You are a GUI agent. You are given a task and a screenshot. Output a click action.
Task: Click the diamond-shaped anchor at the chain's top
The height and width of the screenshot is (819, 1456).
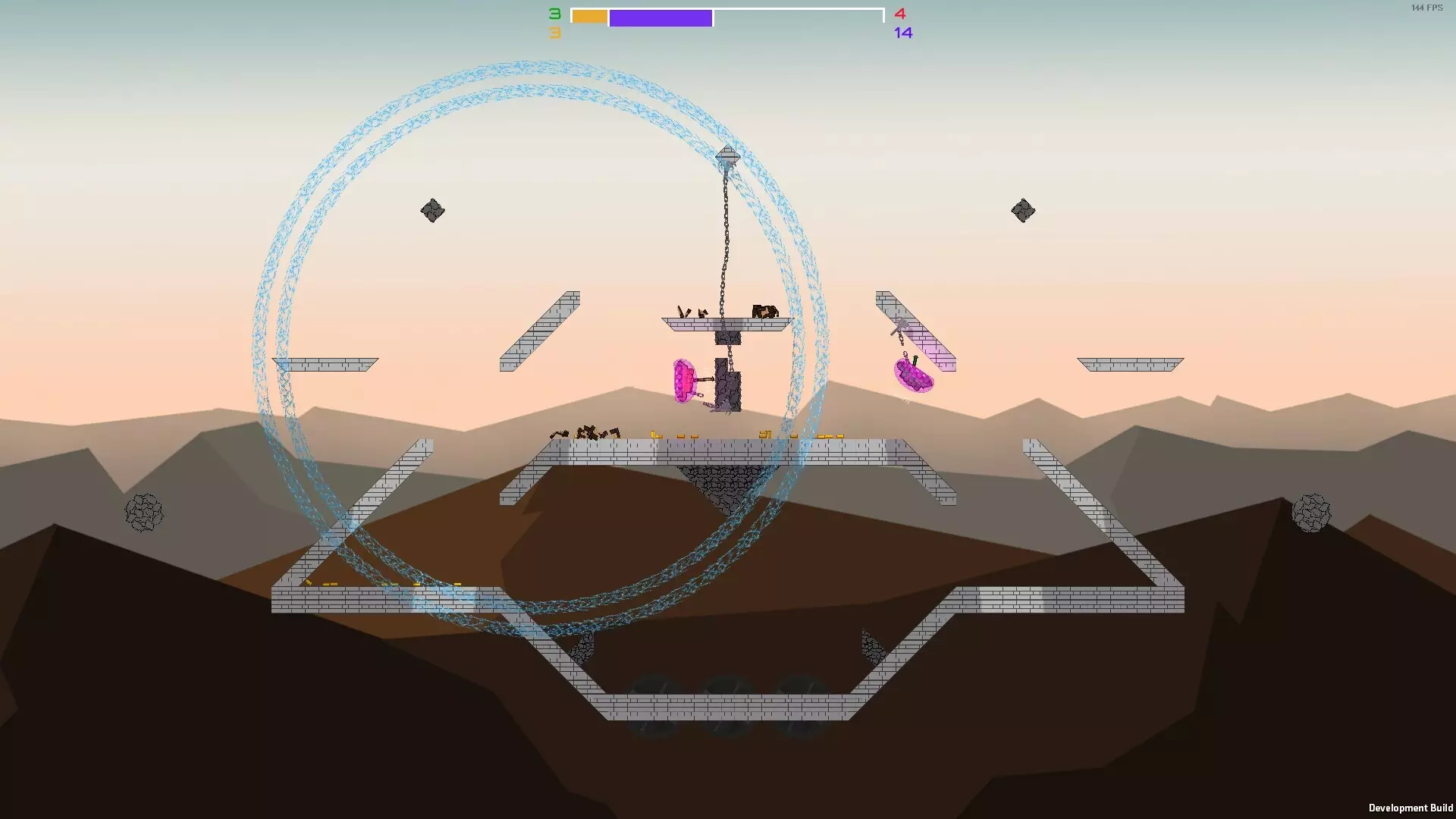726,155
